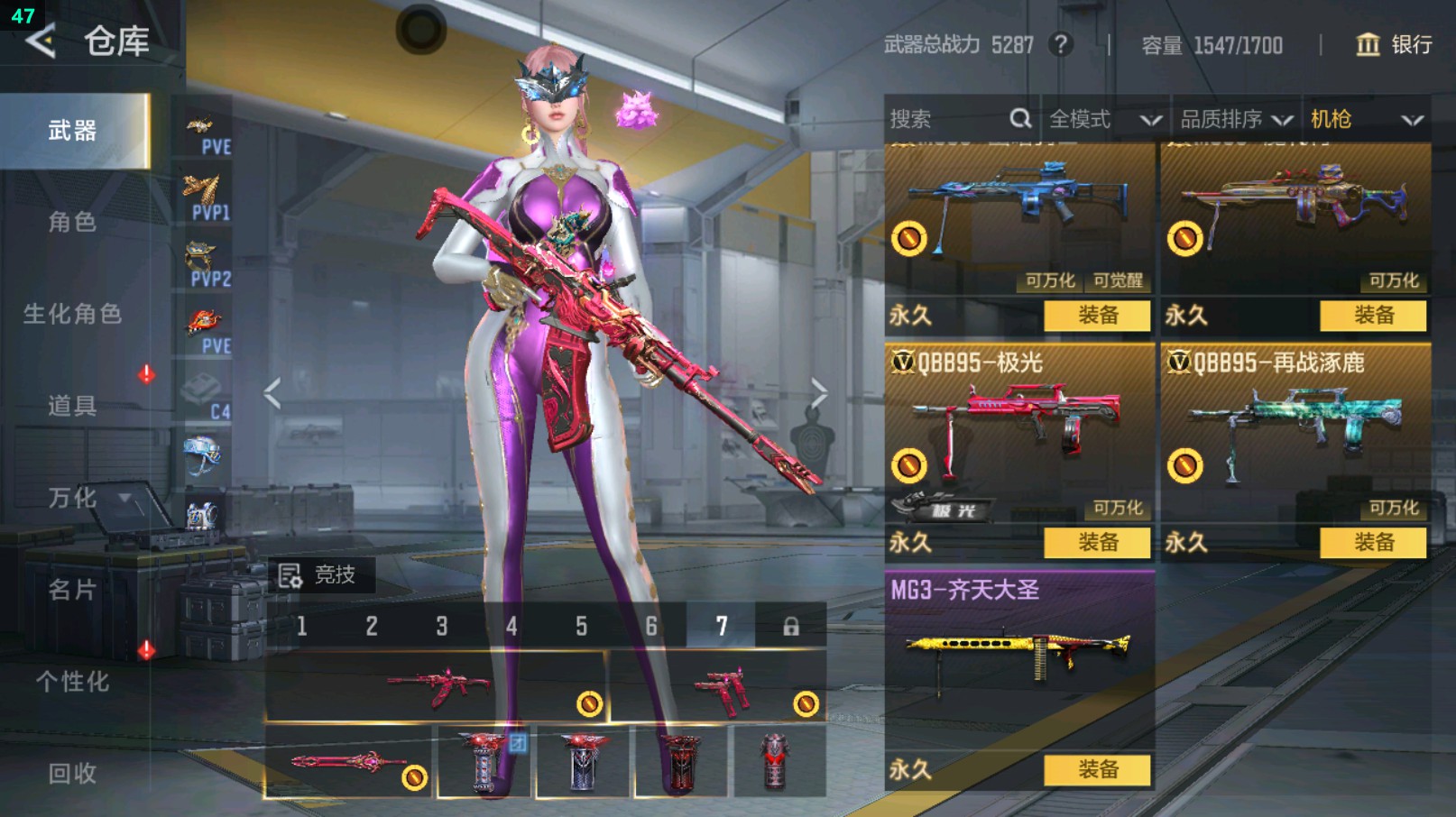Open the 生化角色 category
Viewport: 1456px width, 817px height.
coord(72,314)
